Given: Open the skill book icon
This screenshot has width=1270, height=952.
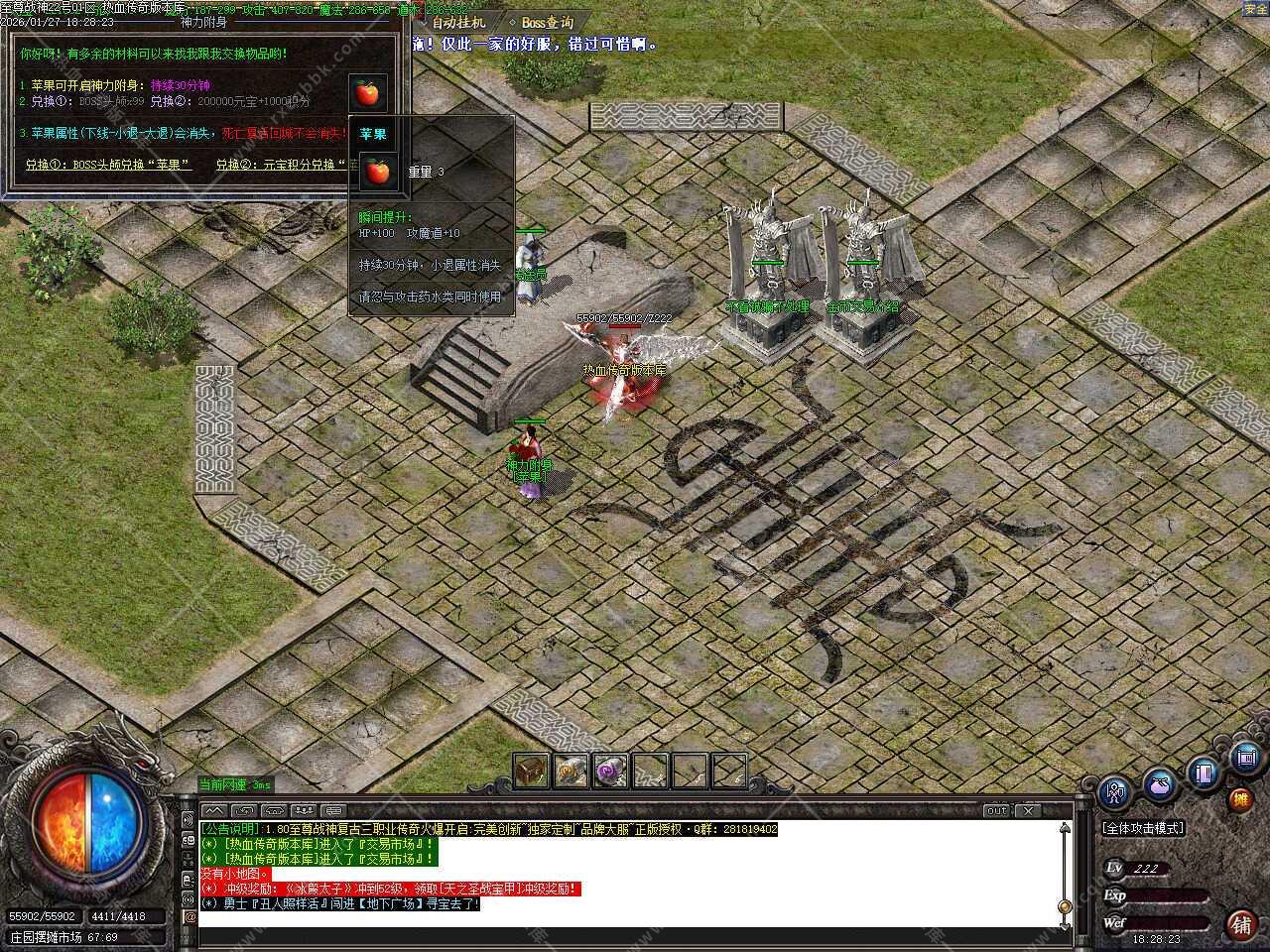Looking at the screenshot, I should pos(1205,773).
